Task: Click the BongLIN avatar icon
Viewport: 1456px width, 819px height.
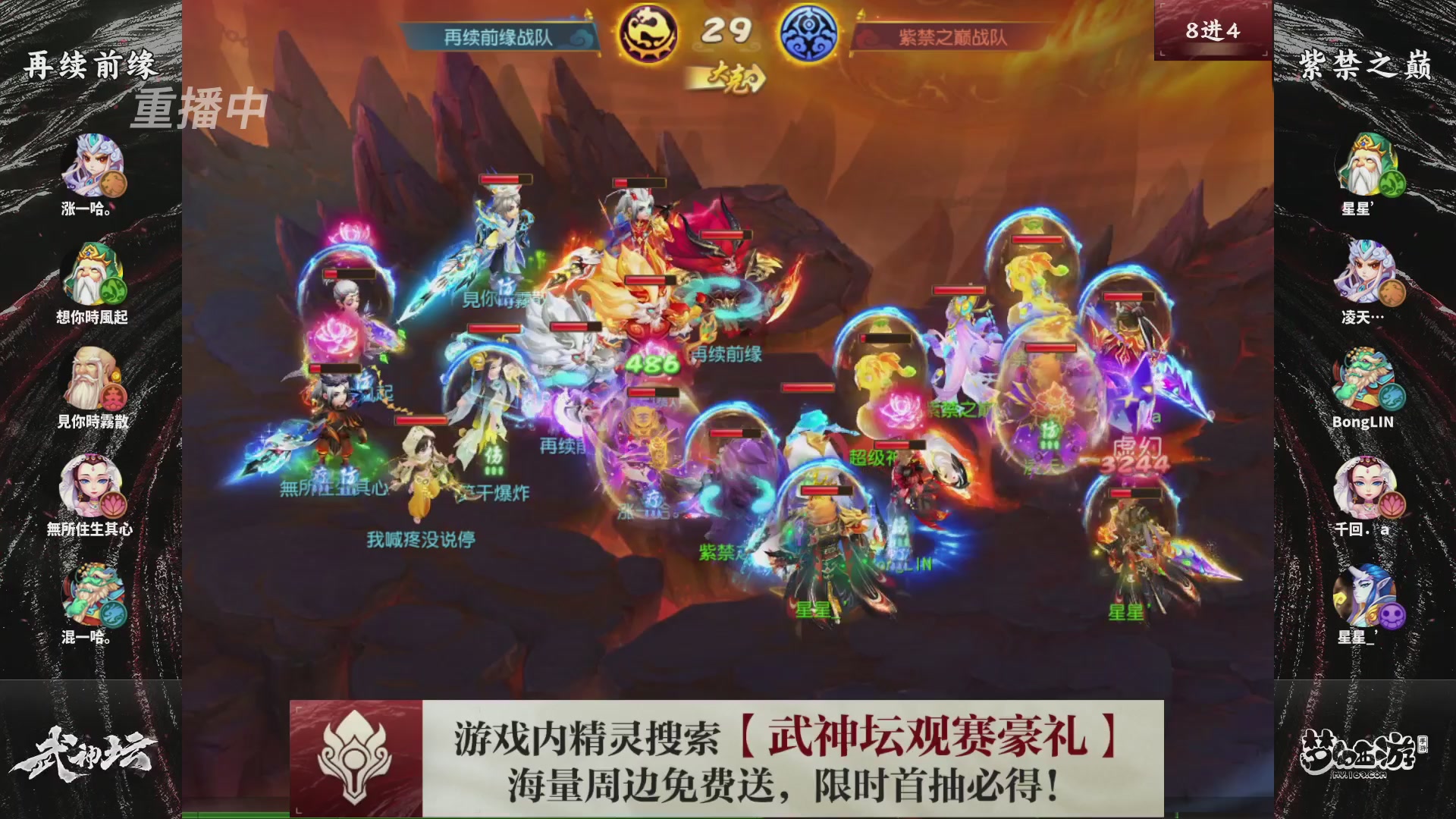Action: pos(1365,379)
